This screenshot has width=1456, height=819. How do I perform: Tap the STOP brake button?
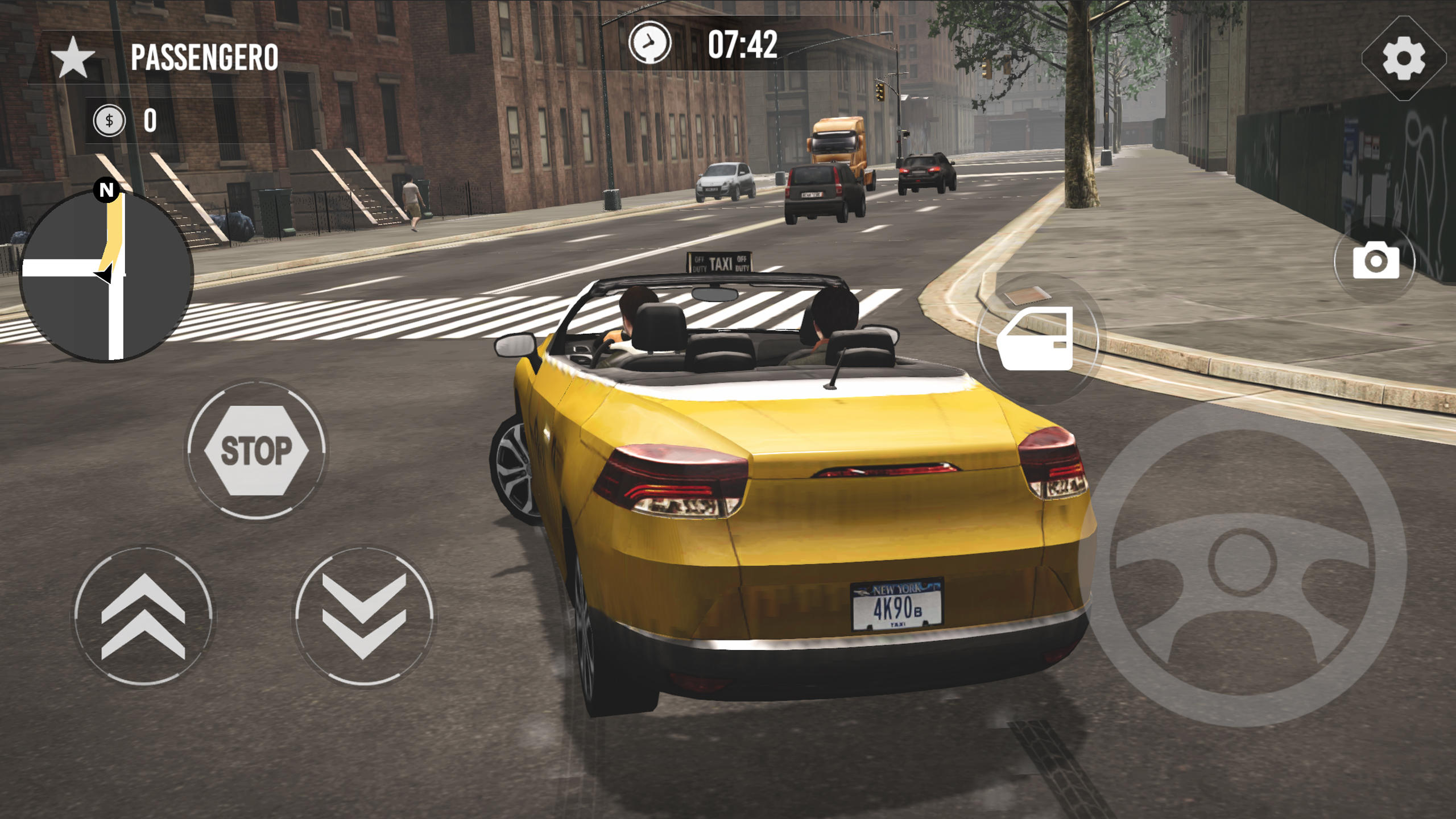pyautogui.click(x=256, y=450)
